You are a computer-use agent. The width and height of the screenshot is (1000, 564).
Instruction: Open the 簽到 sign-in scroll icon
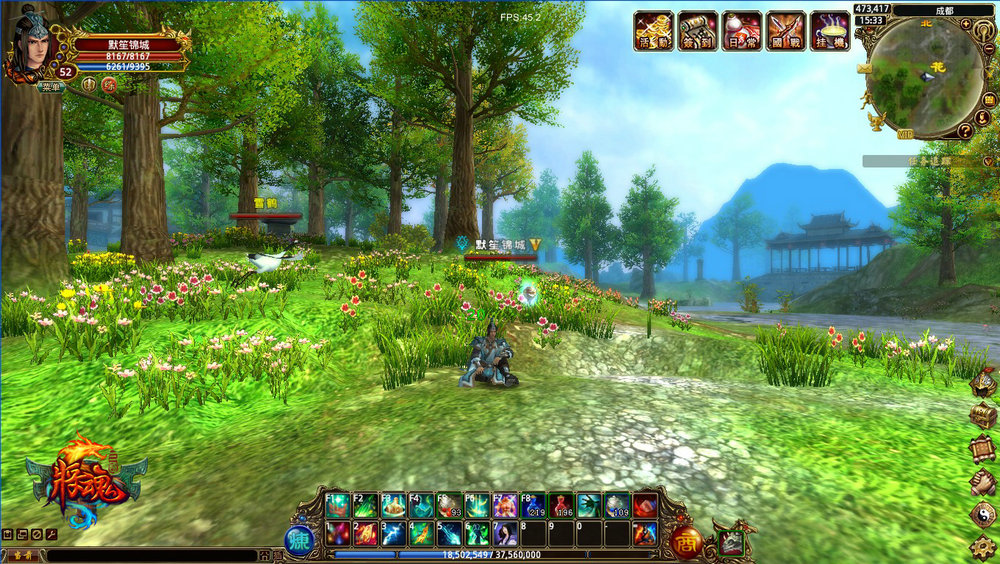pos(697,30)
